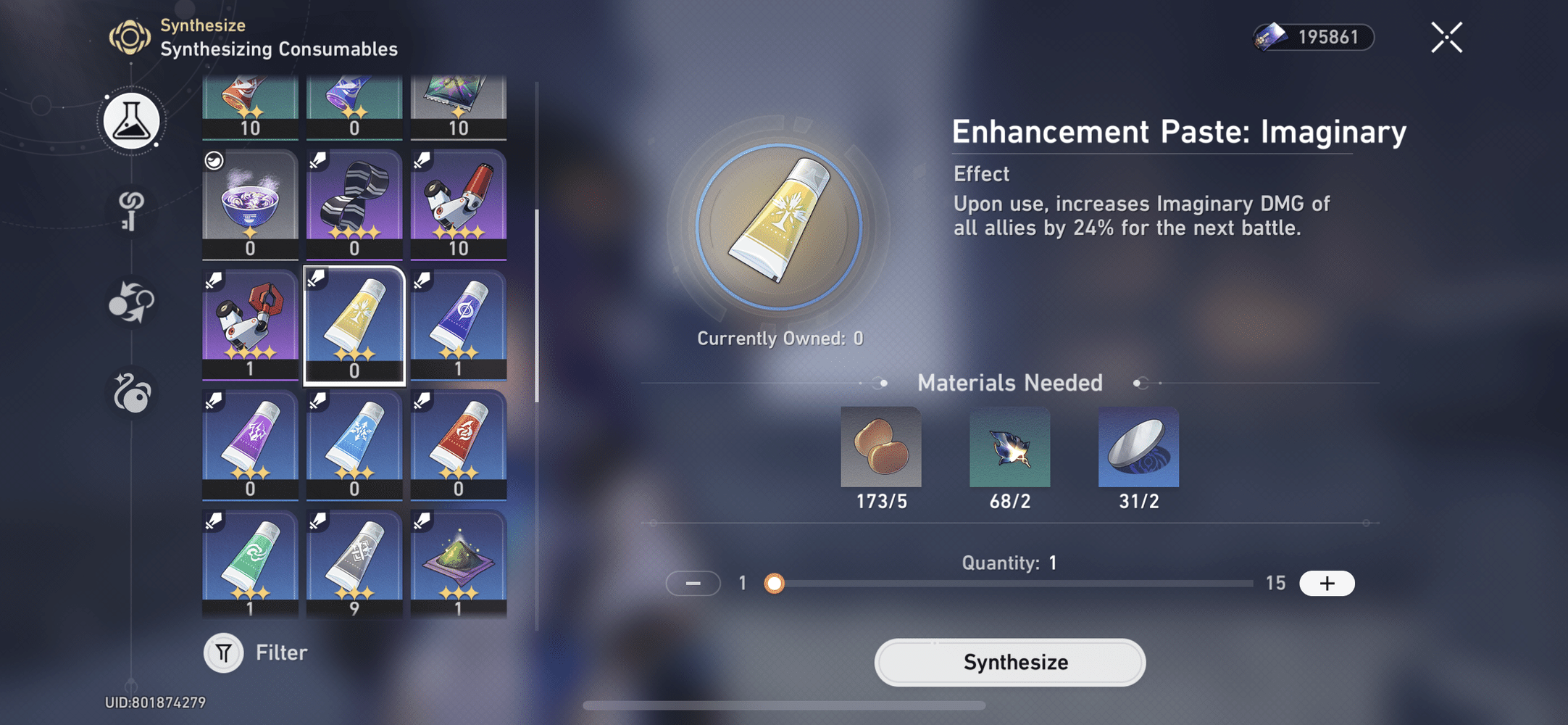The height and width of the screenshot is (725, 1568).
Task: Decrease quantity with the minus button
Action: point(693,583)
